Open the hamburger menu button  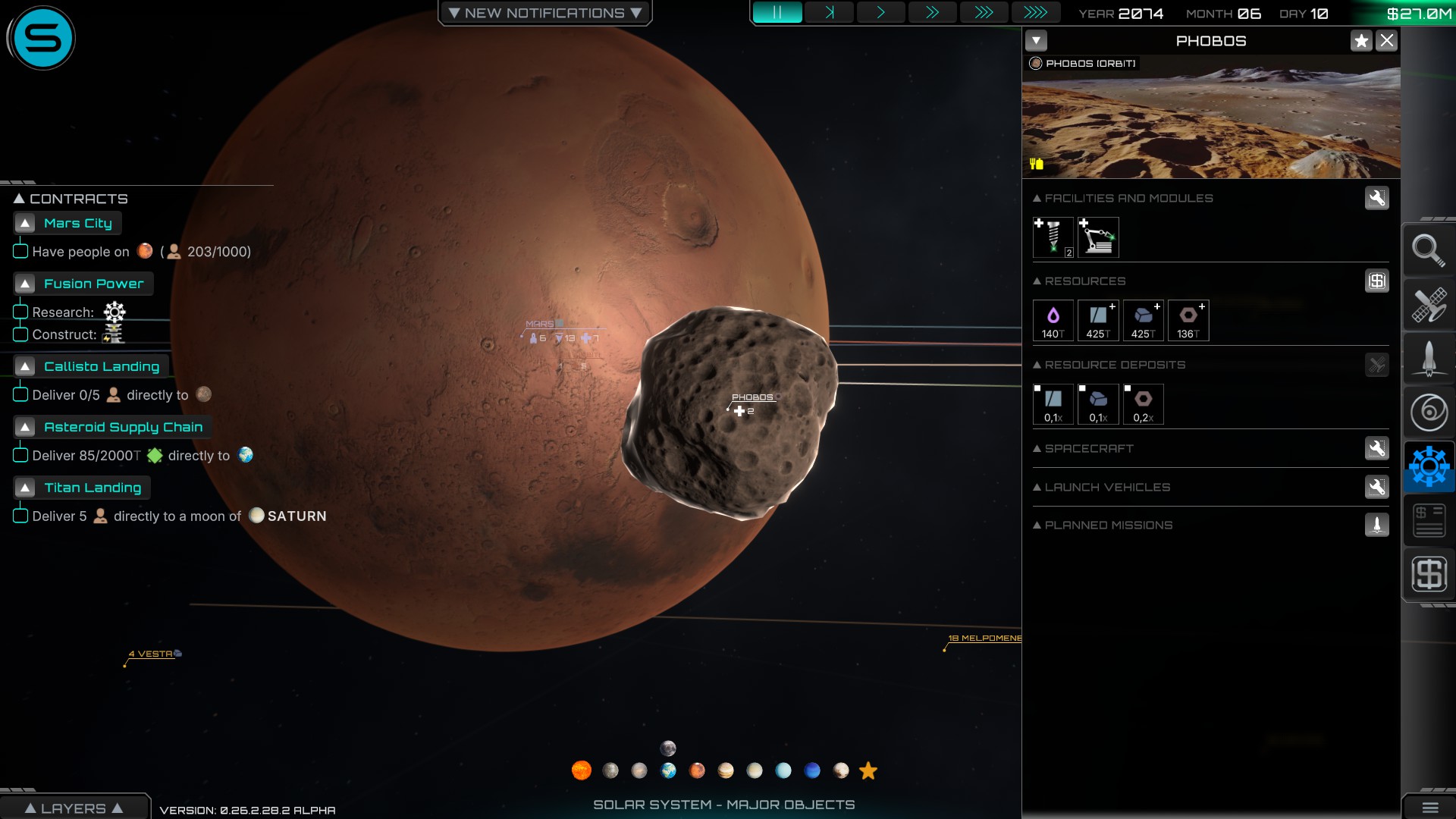(x=1429, y=808)
